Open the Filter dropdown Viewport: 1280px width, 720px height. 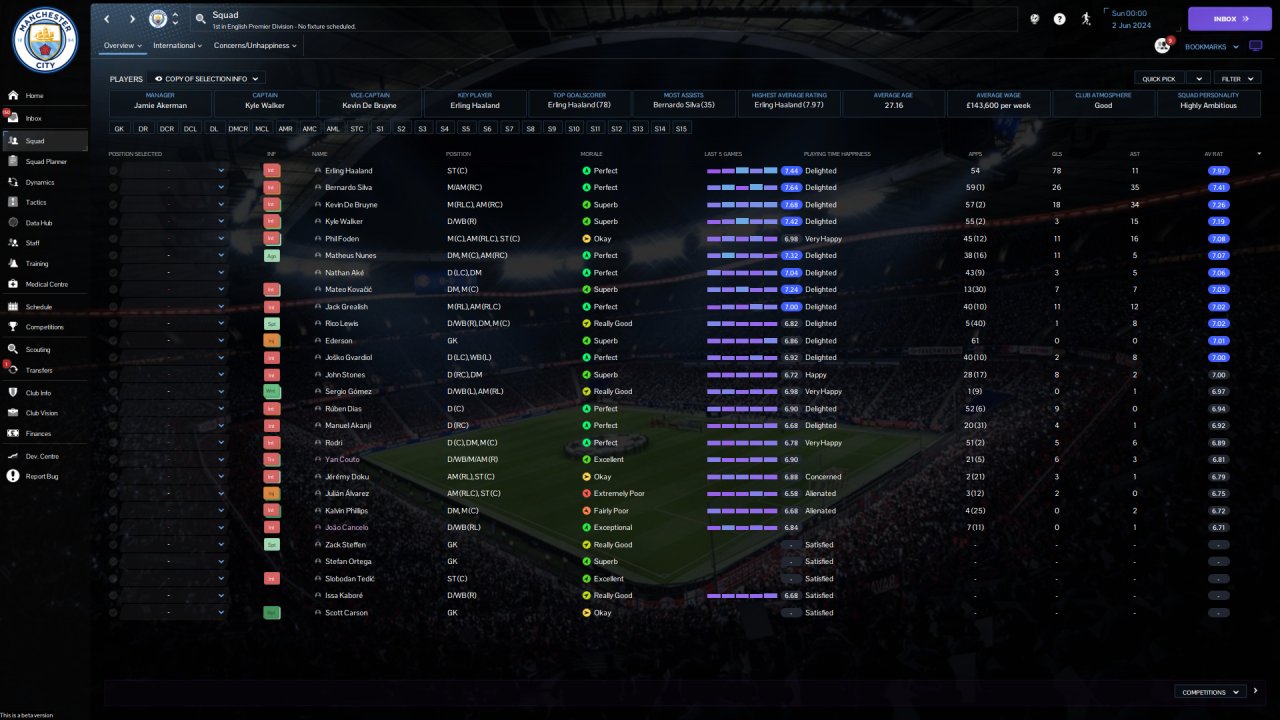(x=1238, y=78)
